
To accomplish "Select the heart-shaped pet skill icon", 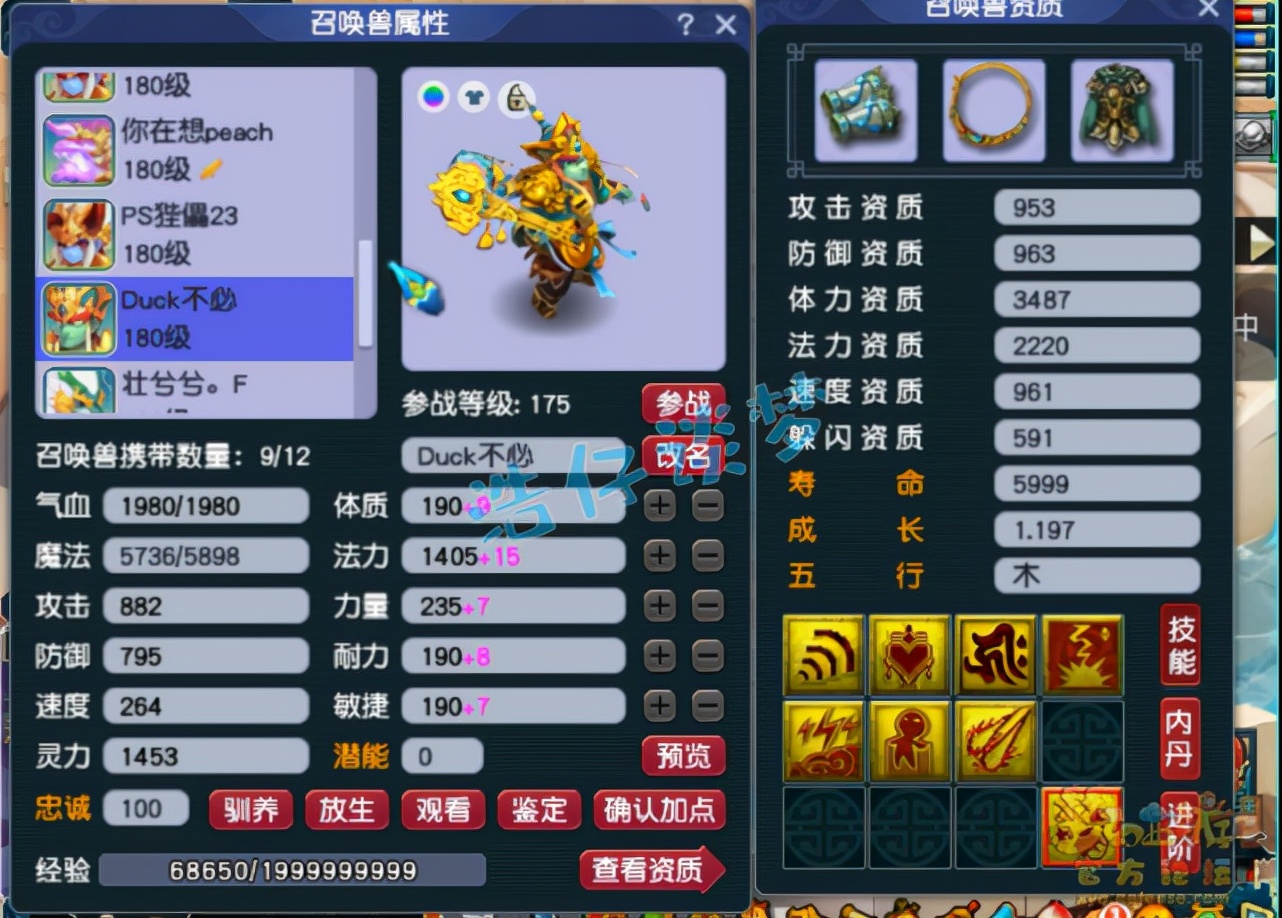I will point(910,655).
